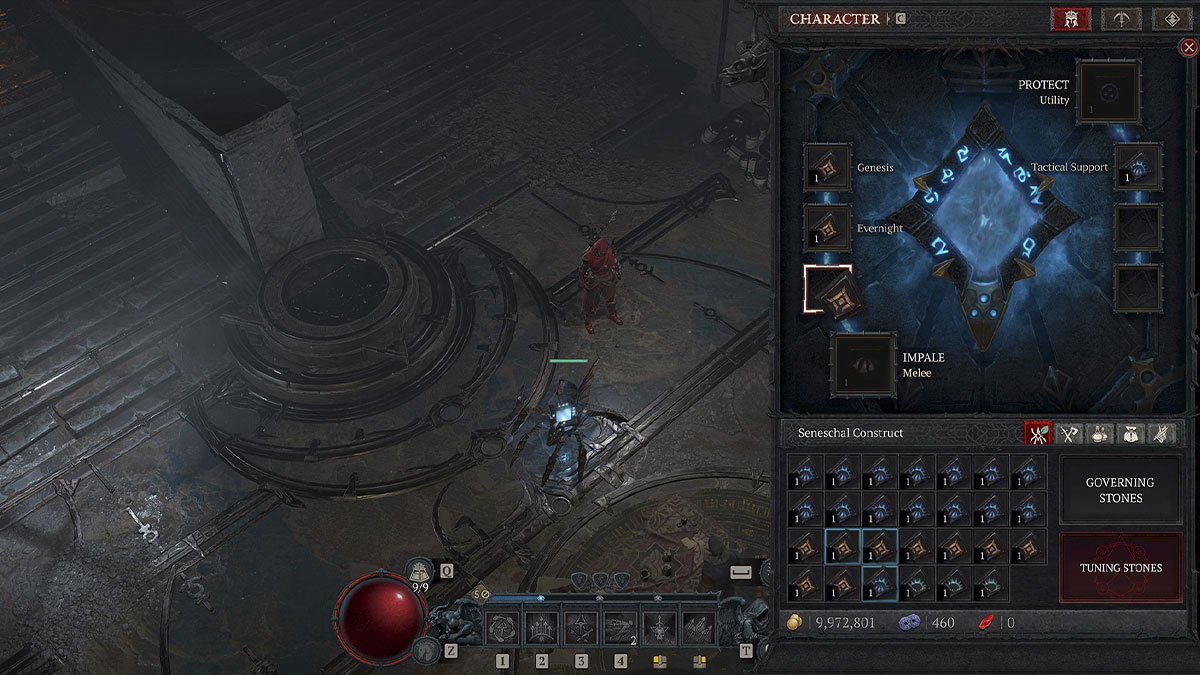This screenshot has height=675, width=1200.
Task: Use the health potion icon
Action: tap(421, 570)
